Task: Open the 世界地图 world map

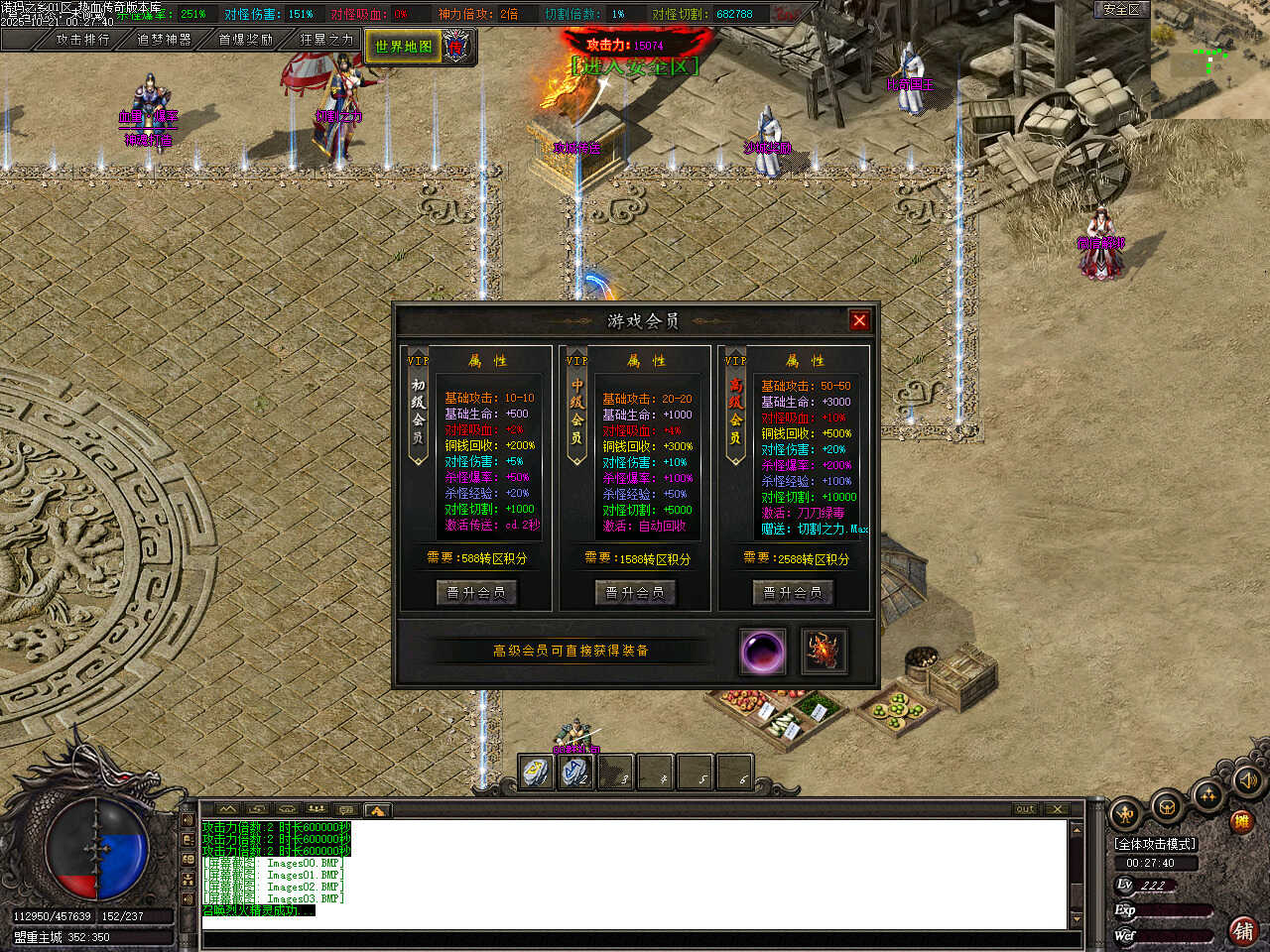Action: point(404,46)
